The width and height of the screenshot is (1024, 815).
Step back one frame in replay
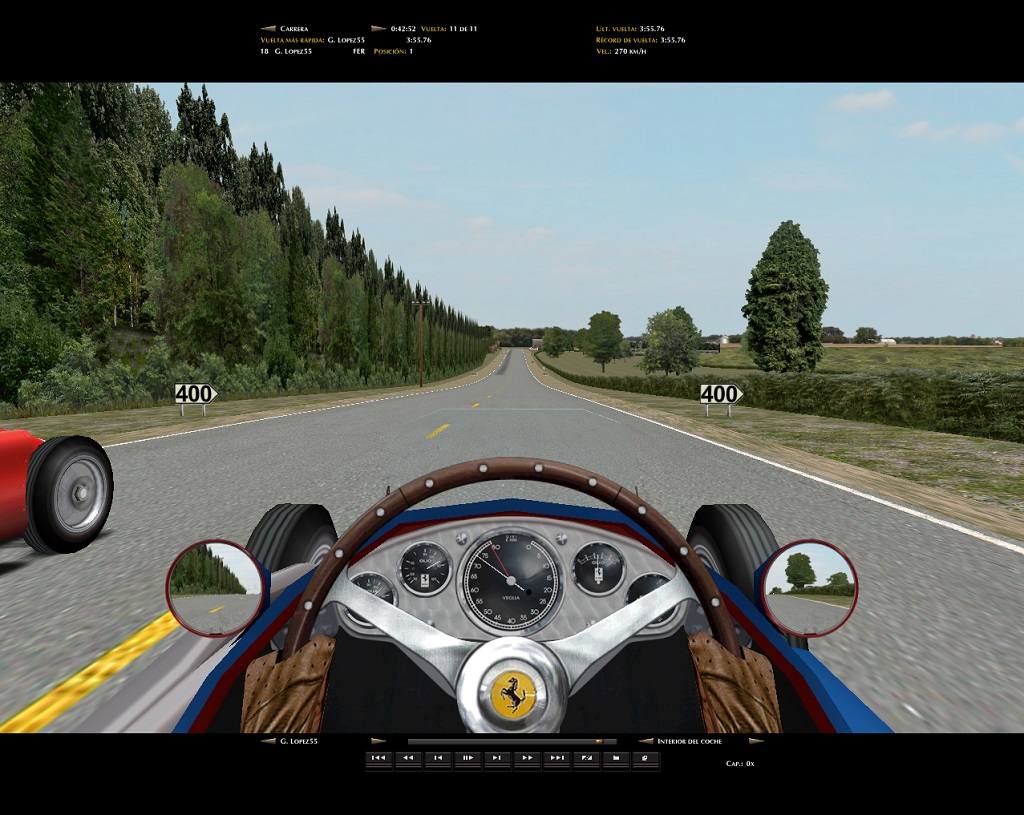click(x=438, y=759)
